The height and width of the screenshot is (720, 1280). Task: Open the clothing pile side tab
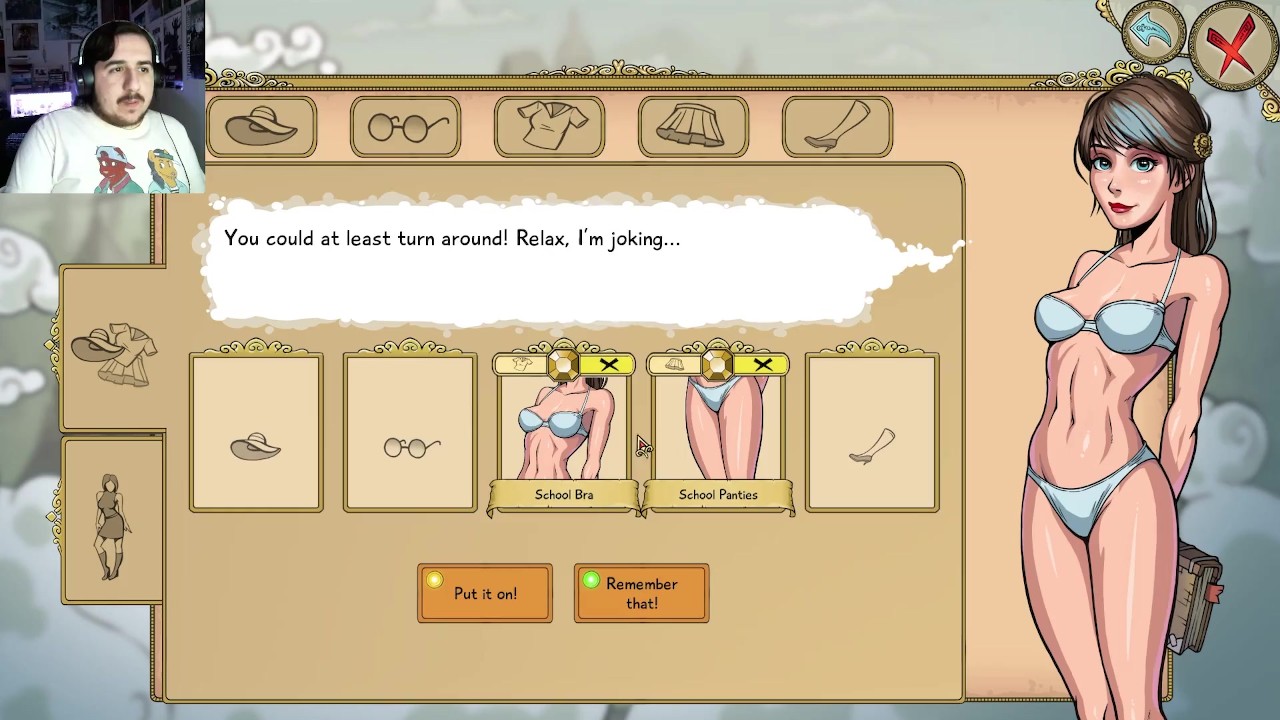[114, 350]
